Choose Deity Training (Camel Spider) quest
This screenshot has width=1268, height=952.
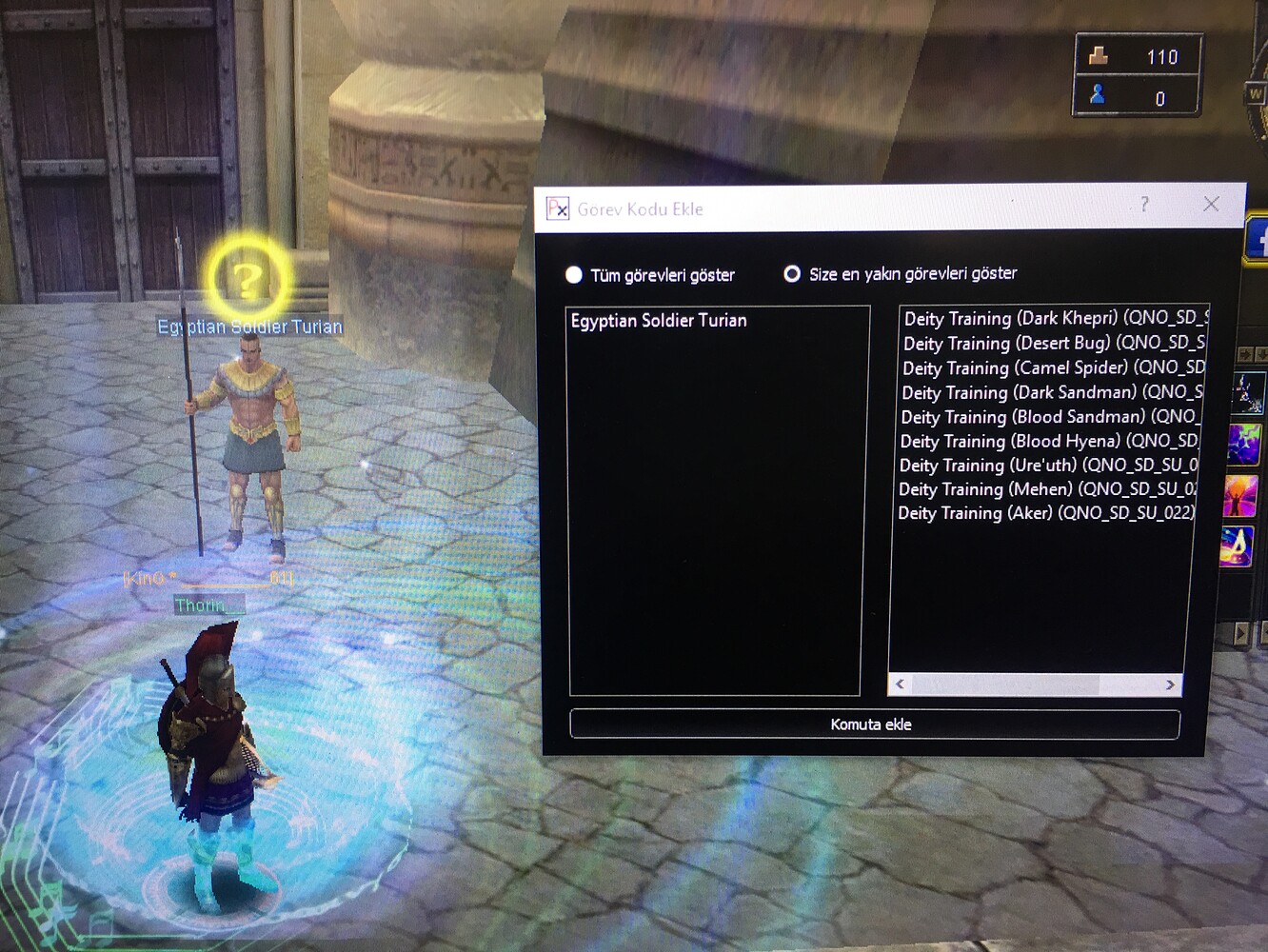click(x=1050, y=367)
